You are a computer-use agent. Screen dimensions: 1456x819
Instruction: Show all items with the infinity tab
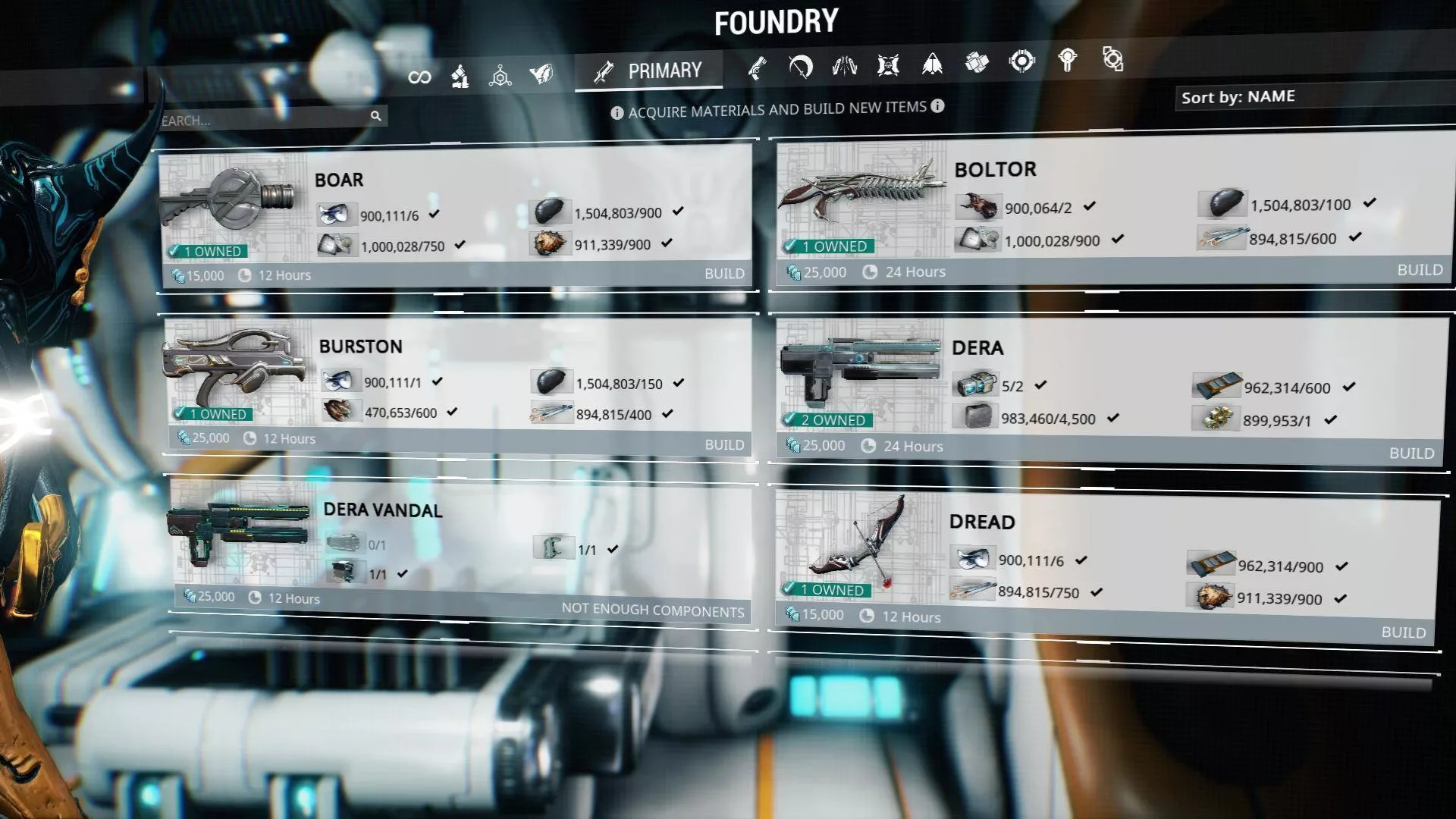pyautogui.click(x=419, y=77)
